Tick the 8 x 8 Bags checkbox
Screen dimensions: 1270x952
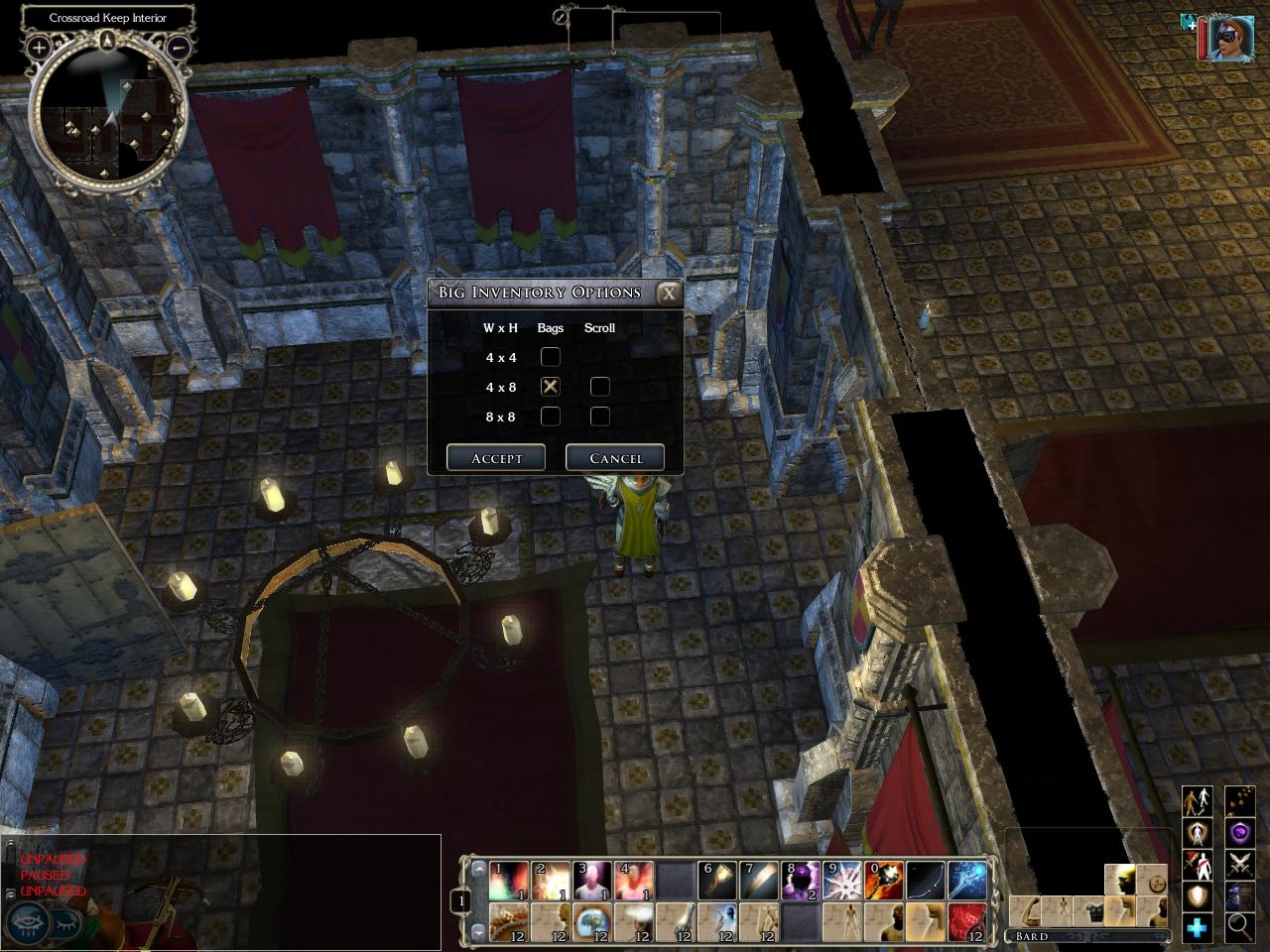(550, 416)
